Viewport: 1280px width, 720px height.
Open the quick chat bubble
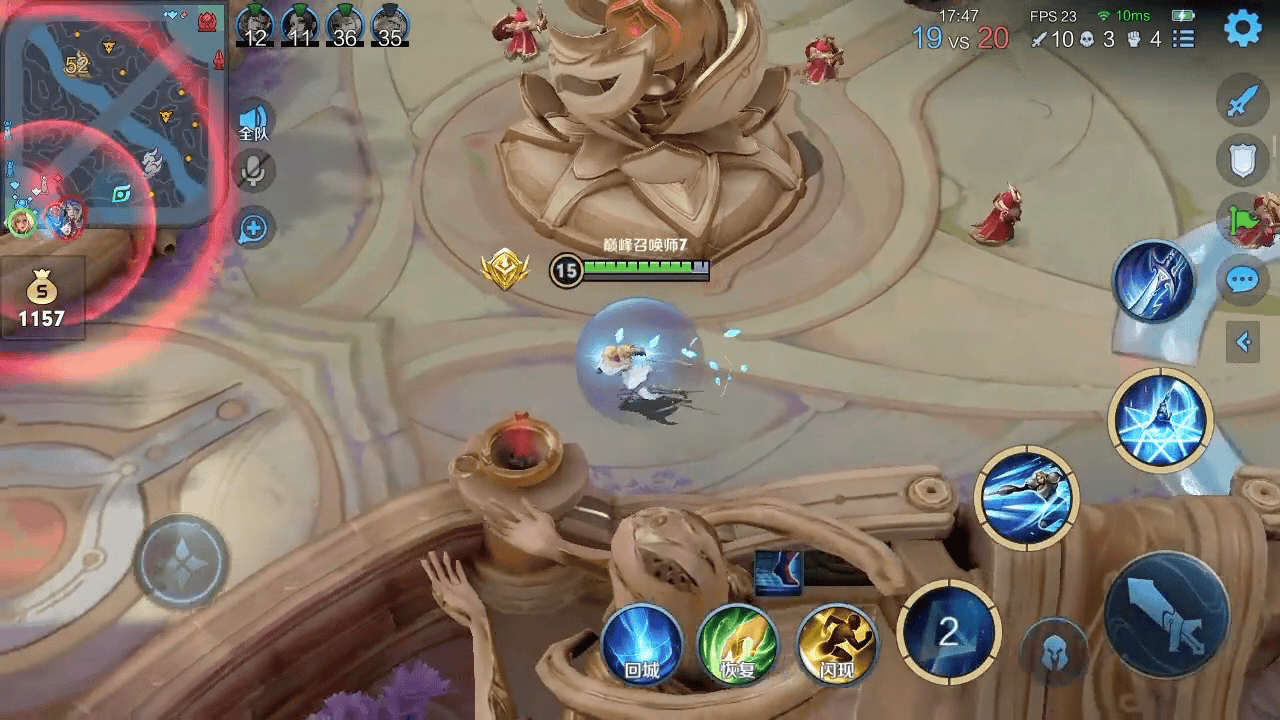1242,279
